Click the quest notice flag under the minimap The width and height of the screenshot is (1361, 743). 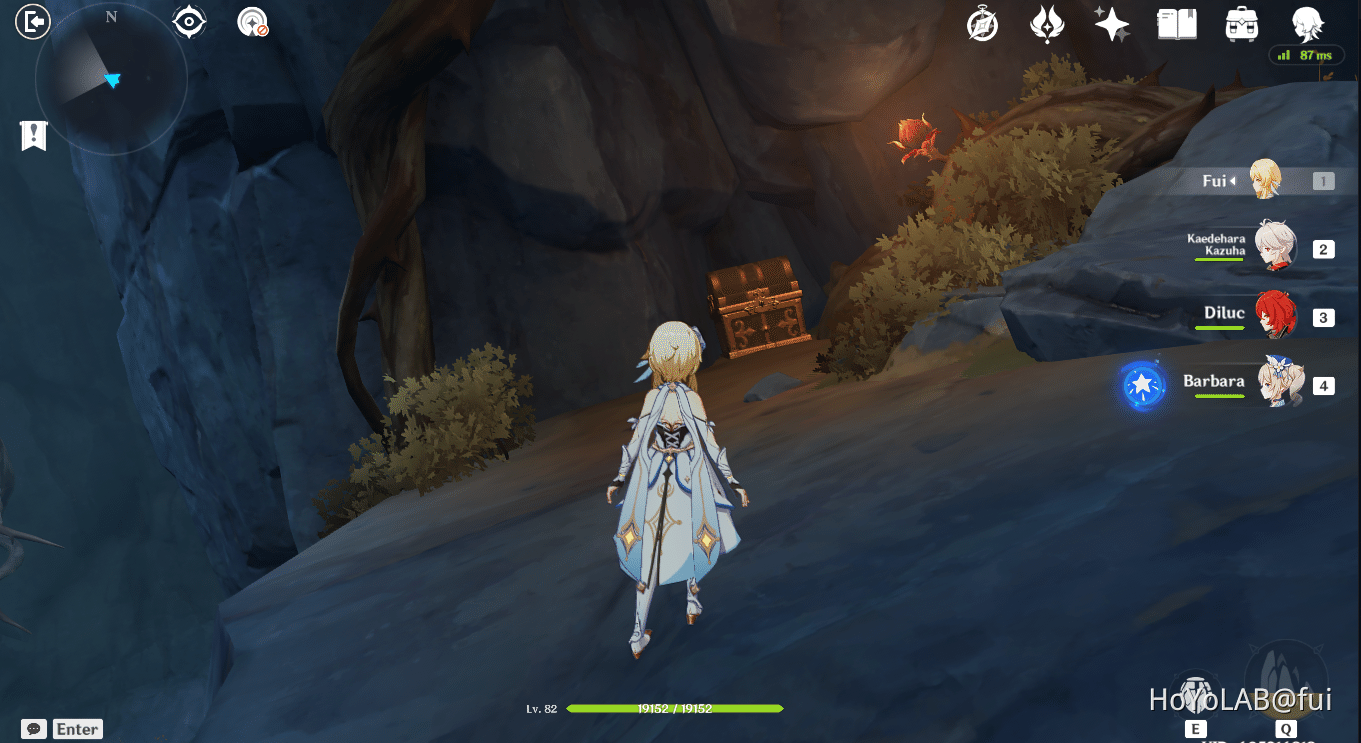33,135
